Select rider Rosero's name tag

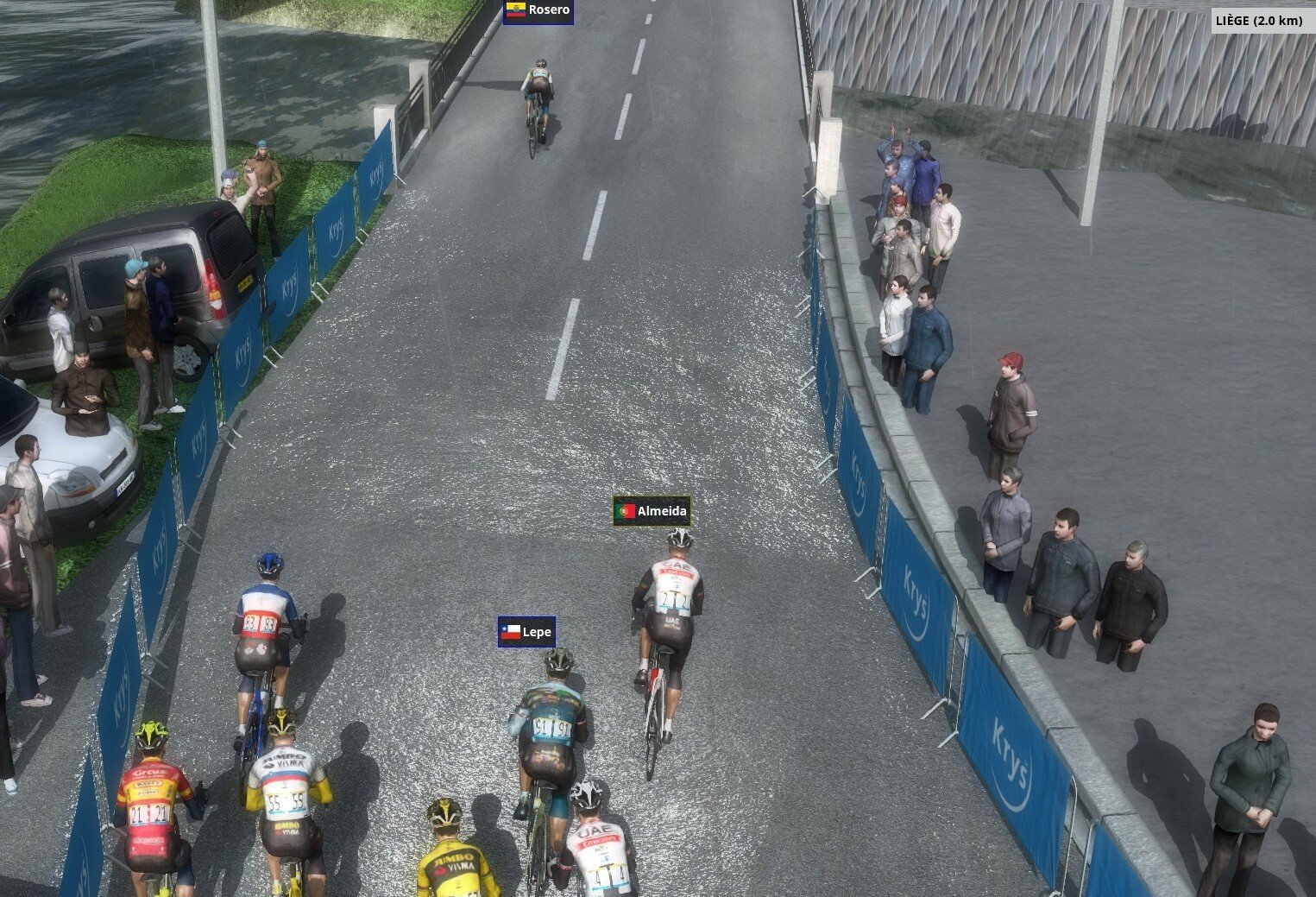coord(538,10)
